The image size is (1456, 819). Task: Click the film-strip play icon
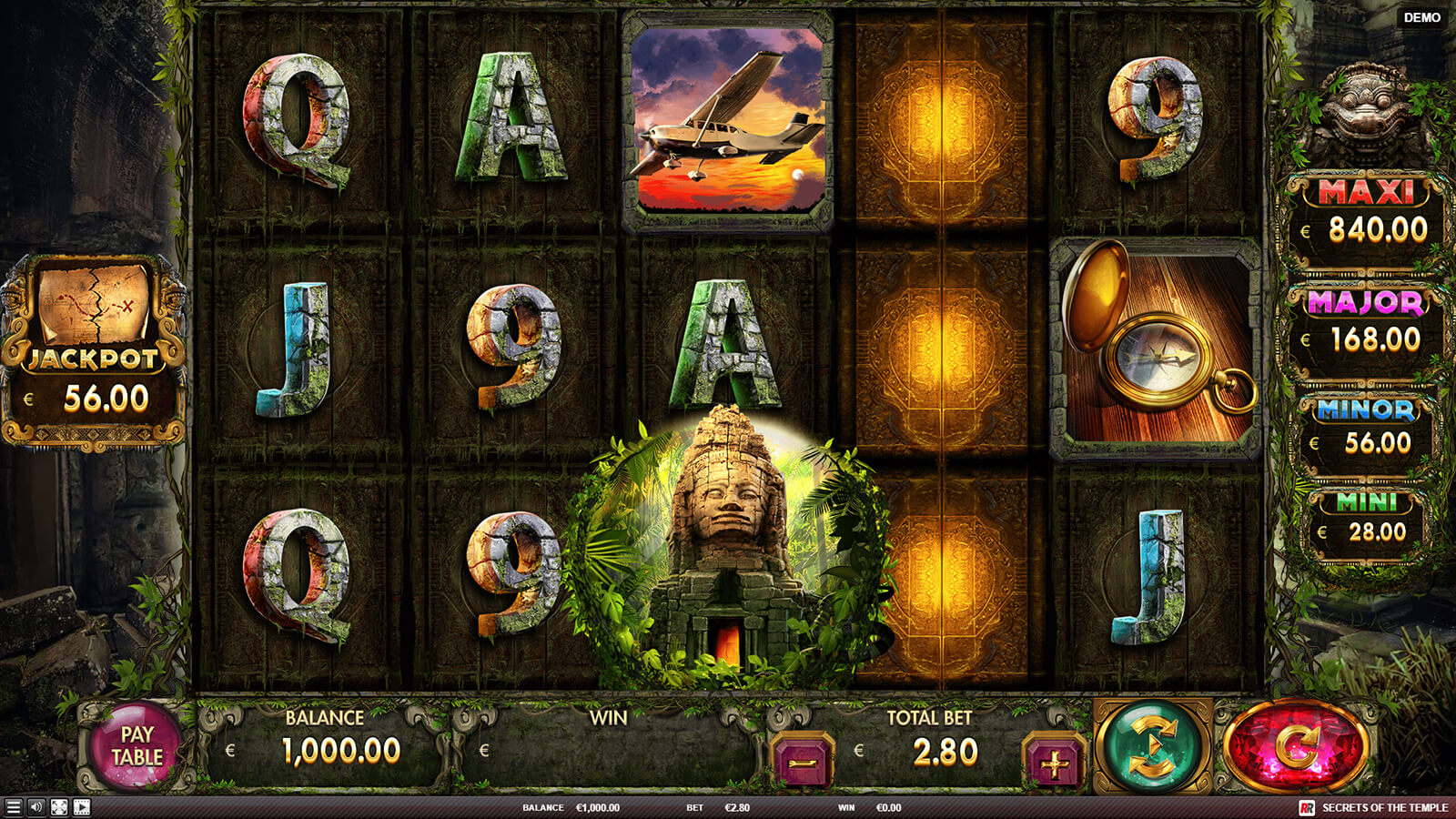pos(82,807)
